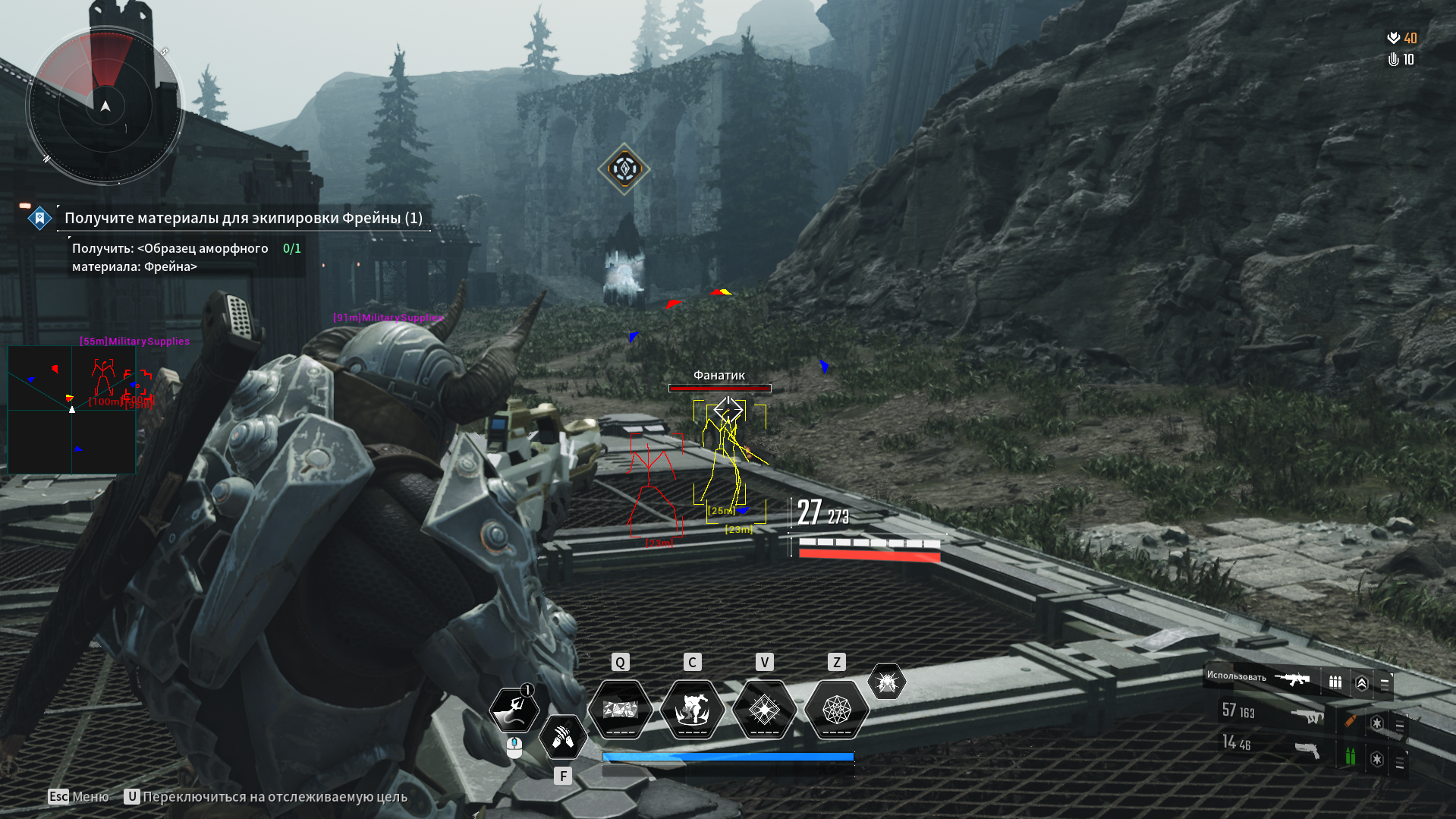The width and height of the screenshot is (1456, 819).
Task: Activate the ground-slam C skill
Action: [692, 710]
